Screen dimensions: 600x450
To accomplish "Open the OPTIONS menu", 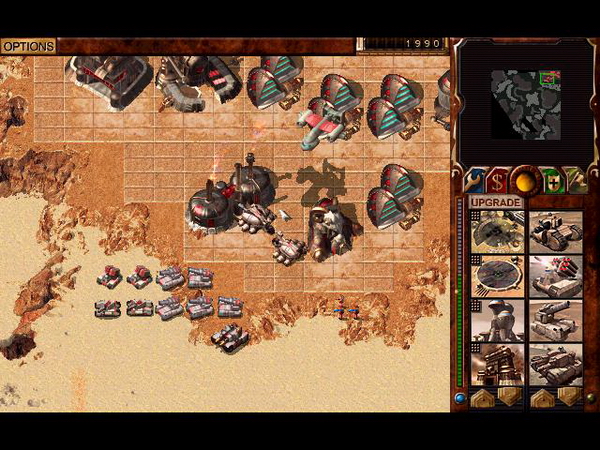I will [x=28, y=46].
